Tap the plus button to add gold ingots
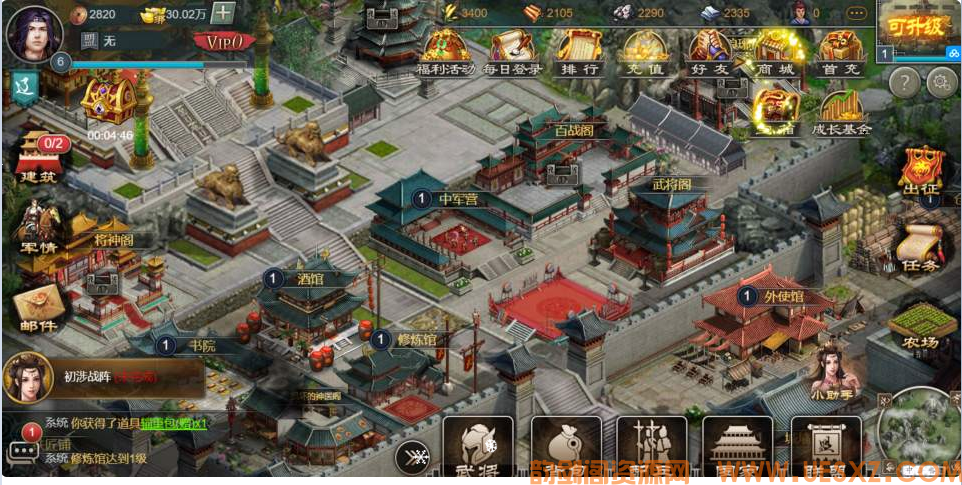Viewport: 962px width, 485px height. [223, 14]
